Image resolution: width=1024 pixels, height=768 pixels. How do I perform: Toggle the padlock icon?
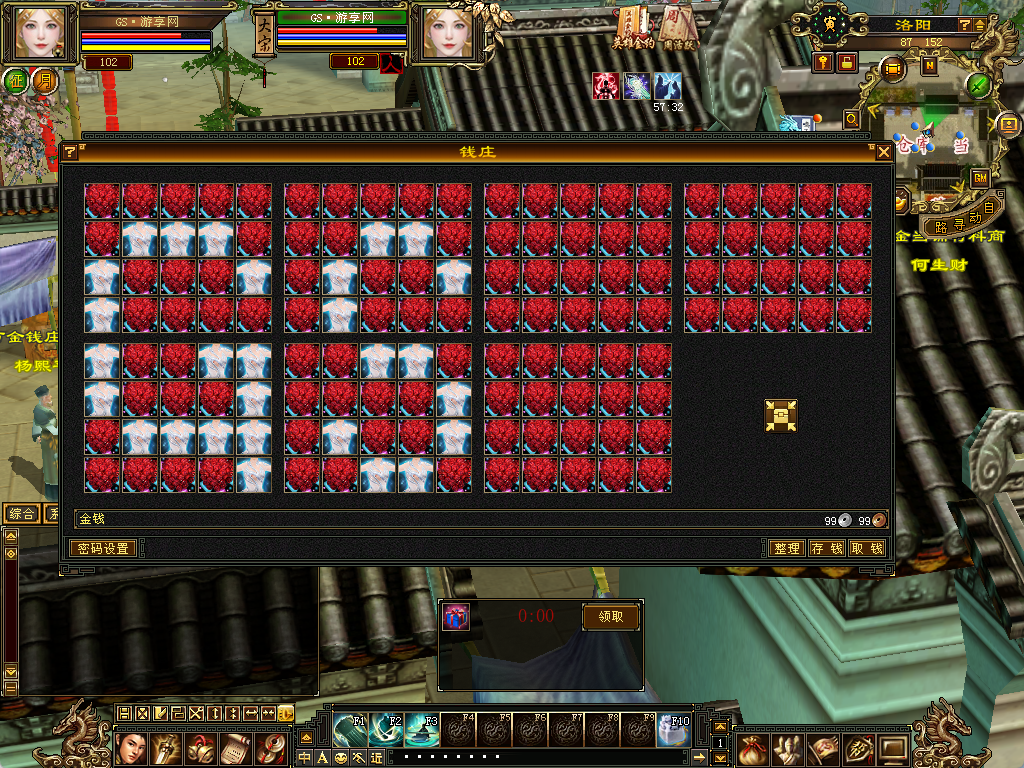847,63
